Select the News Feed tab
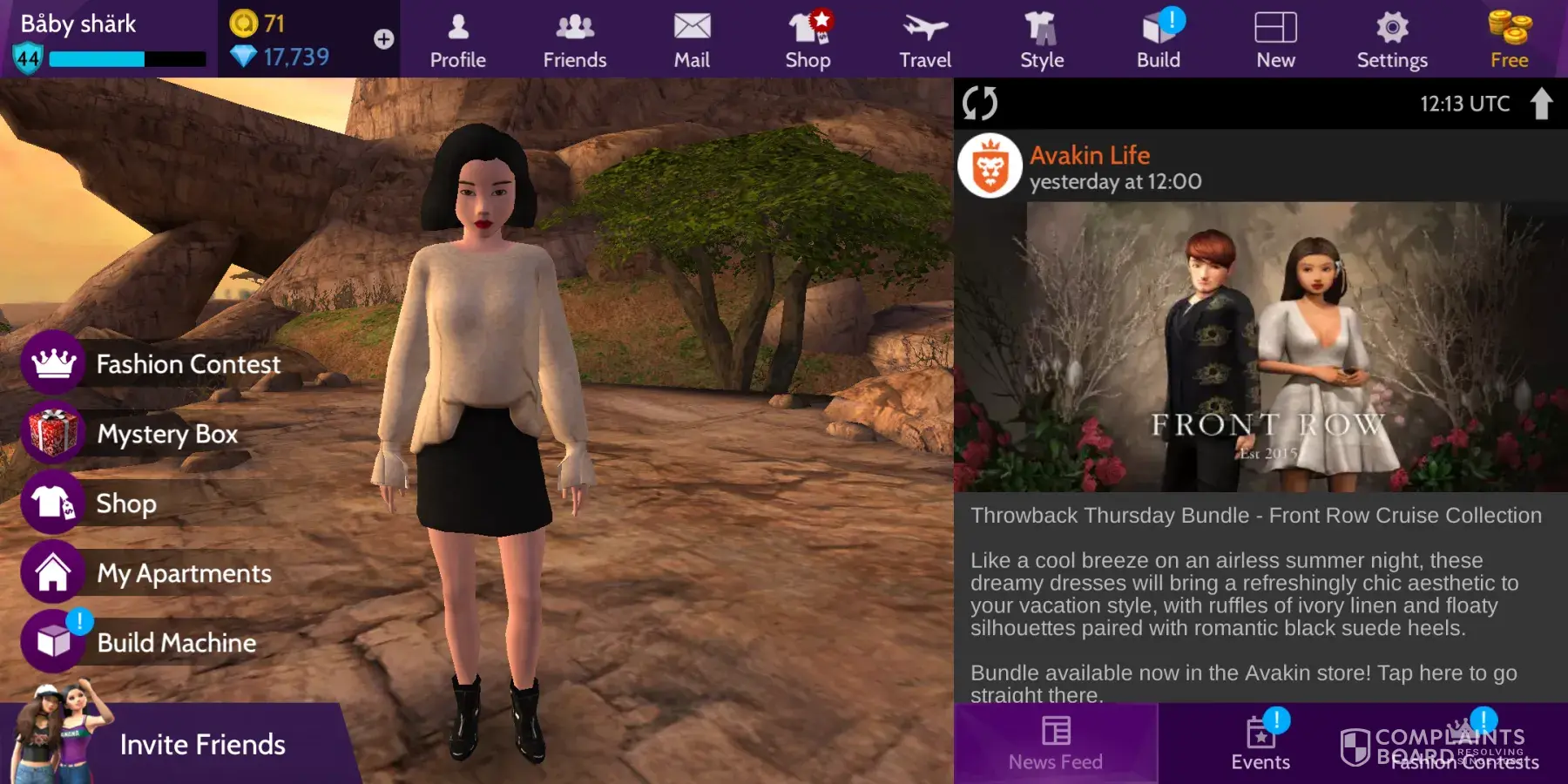 [x=1056, y=744]
